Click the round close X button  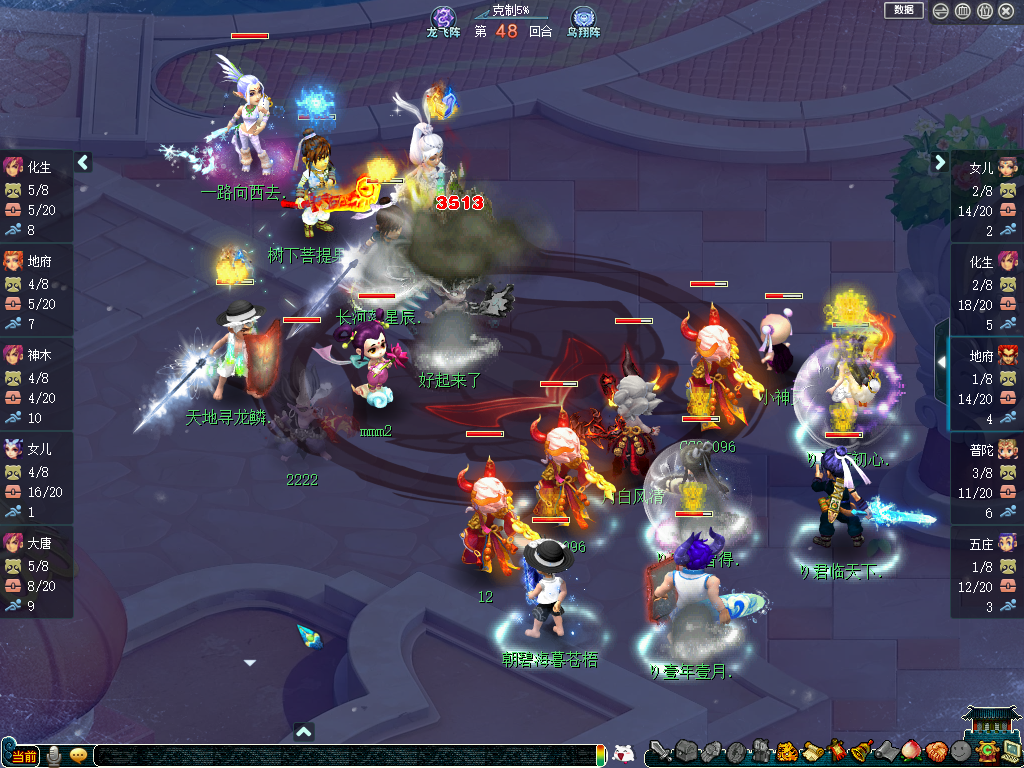1006,11
